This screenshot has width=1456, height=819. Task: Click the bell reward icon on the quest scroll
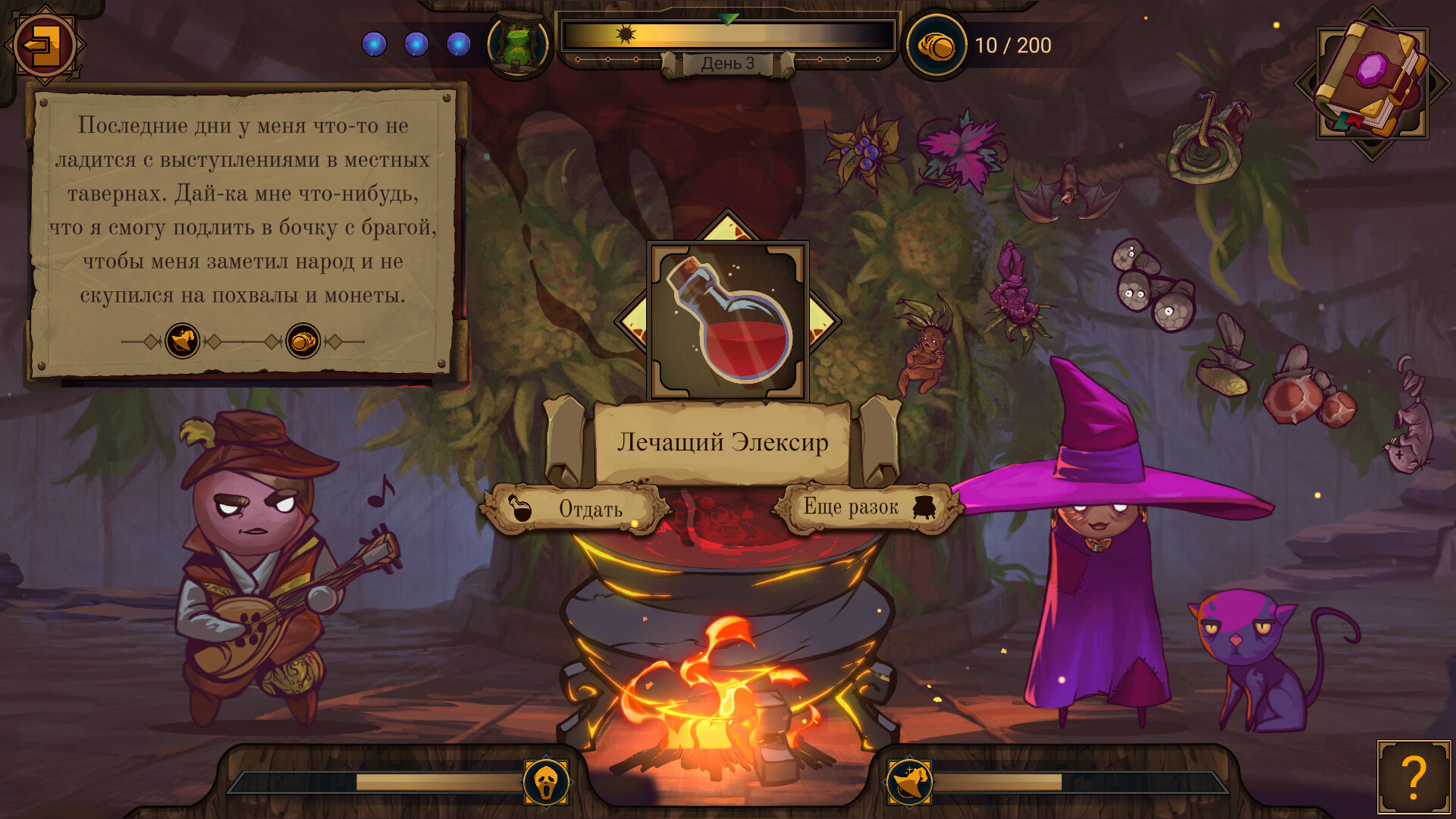click(x=184, y=341)
